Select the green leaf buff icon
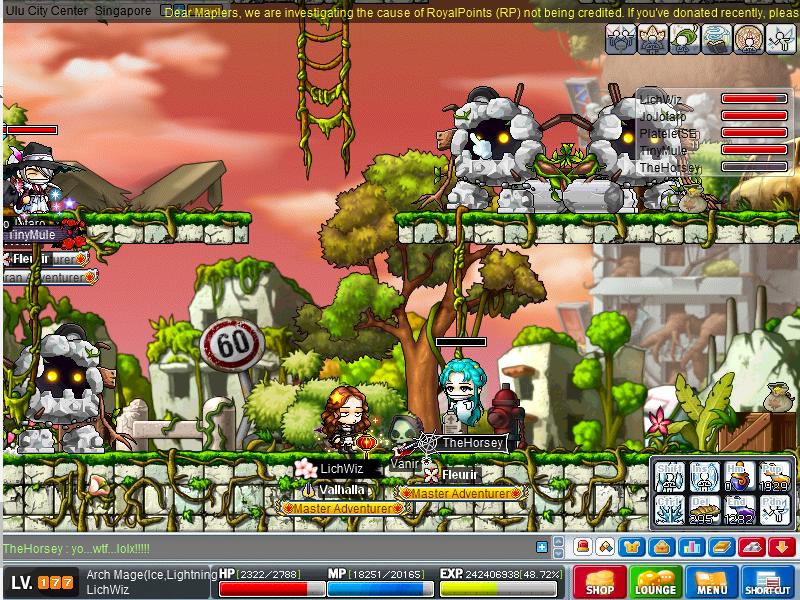 (685, 38)
